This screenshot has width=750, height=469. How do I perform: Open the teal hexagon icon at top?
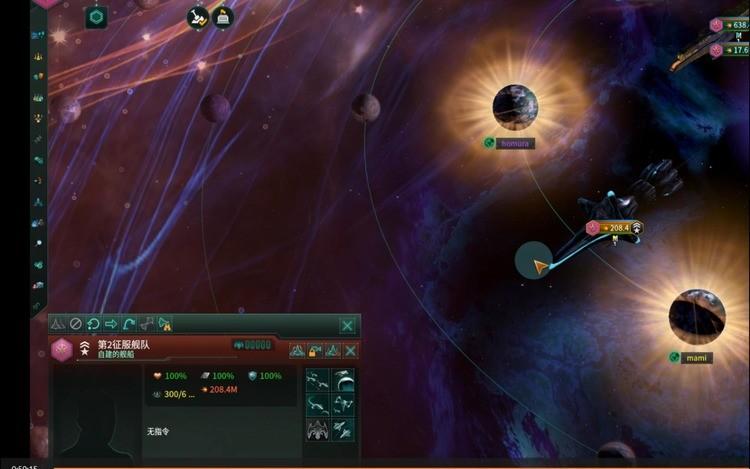pyautogui.click(x=96, y=16)
